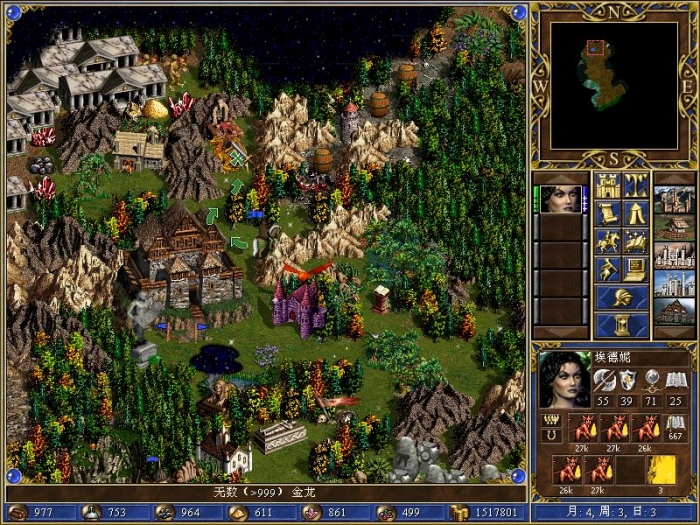Click the tent sleep/wake hero button

[x=636, y=213]
